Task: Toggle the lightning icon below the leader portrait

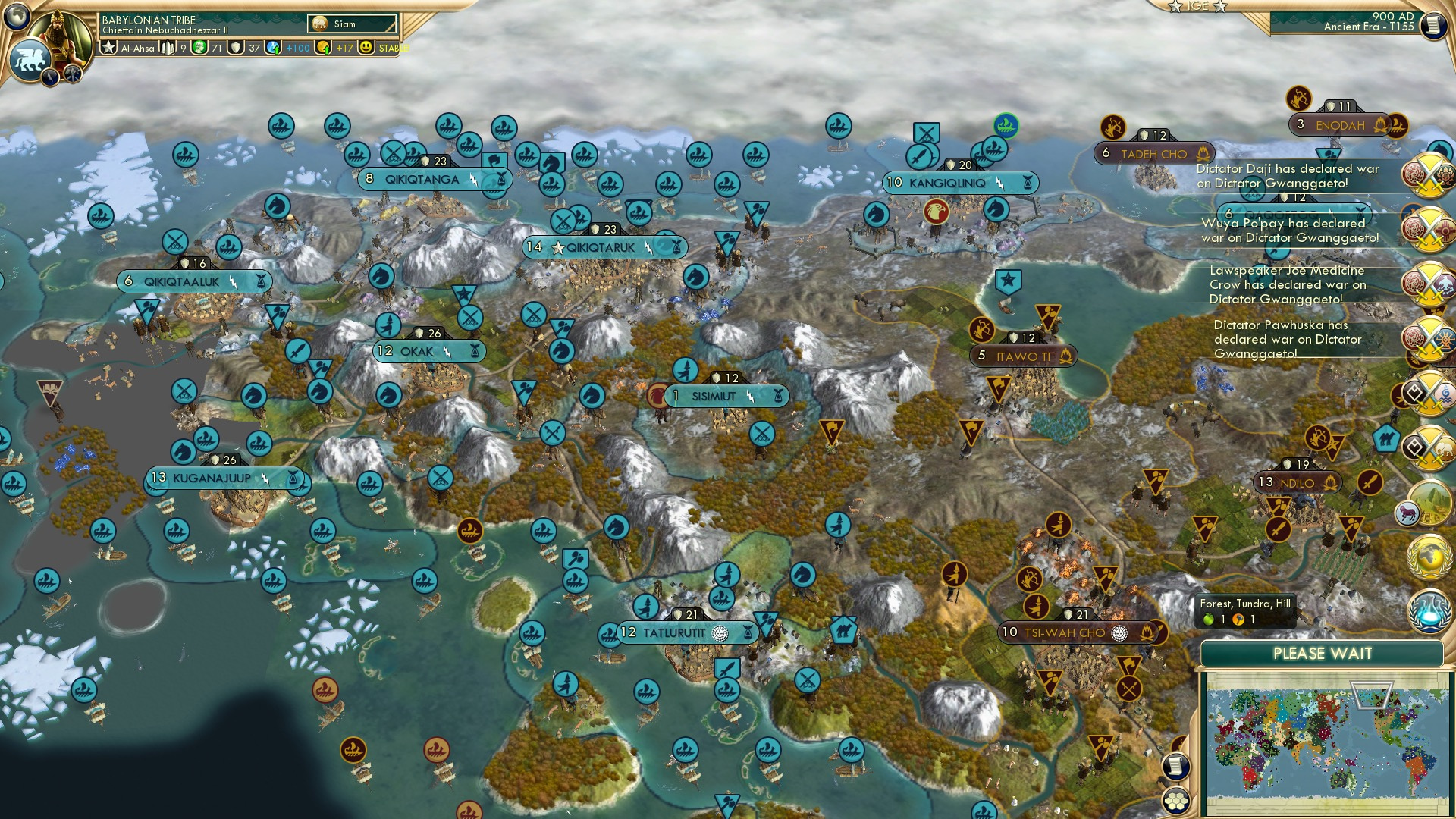Action: [x=49, y=78]
